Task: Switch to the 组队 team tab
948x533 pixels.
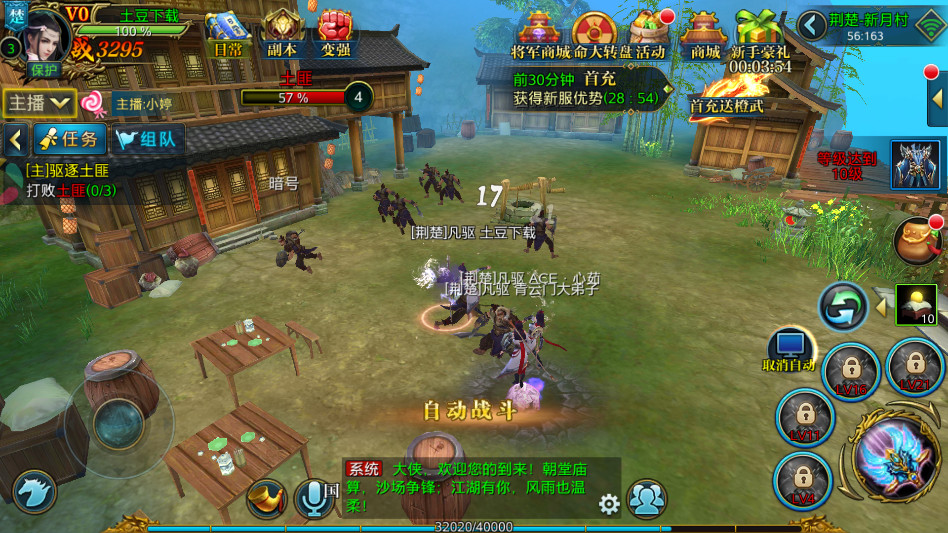Action: tap(145, 140)
